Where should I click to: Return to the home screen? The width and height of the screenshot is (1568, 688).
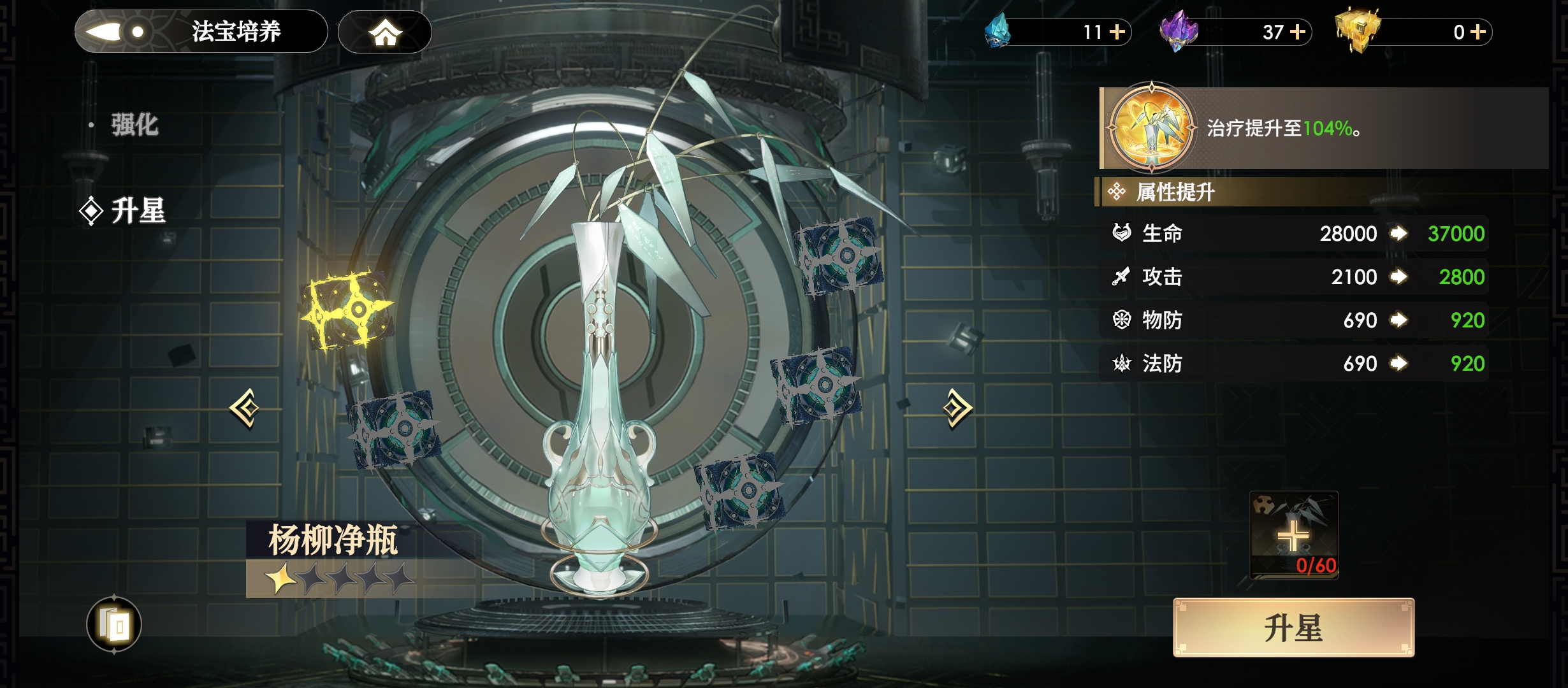click(384, 32)
